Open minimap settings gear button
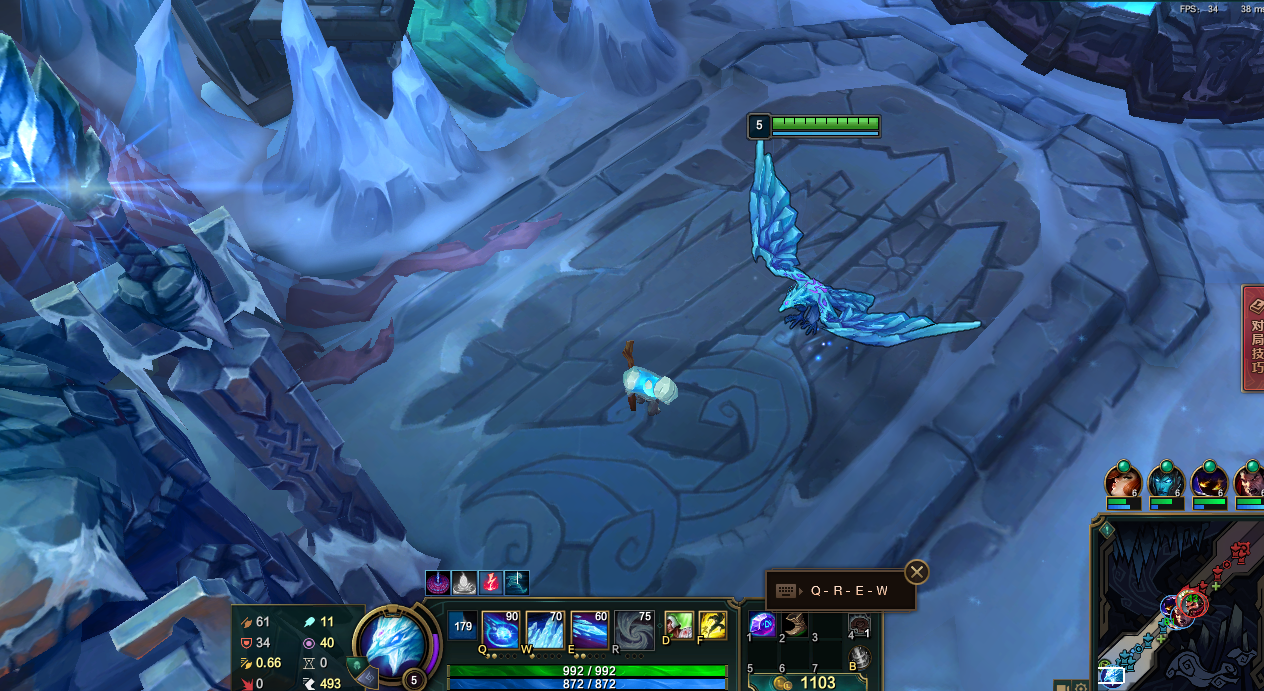The width and height of the screenshot is (1264, 691). (1081, 687)
